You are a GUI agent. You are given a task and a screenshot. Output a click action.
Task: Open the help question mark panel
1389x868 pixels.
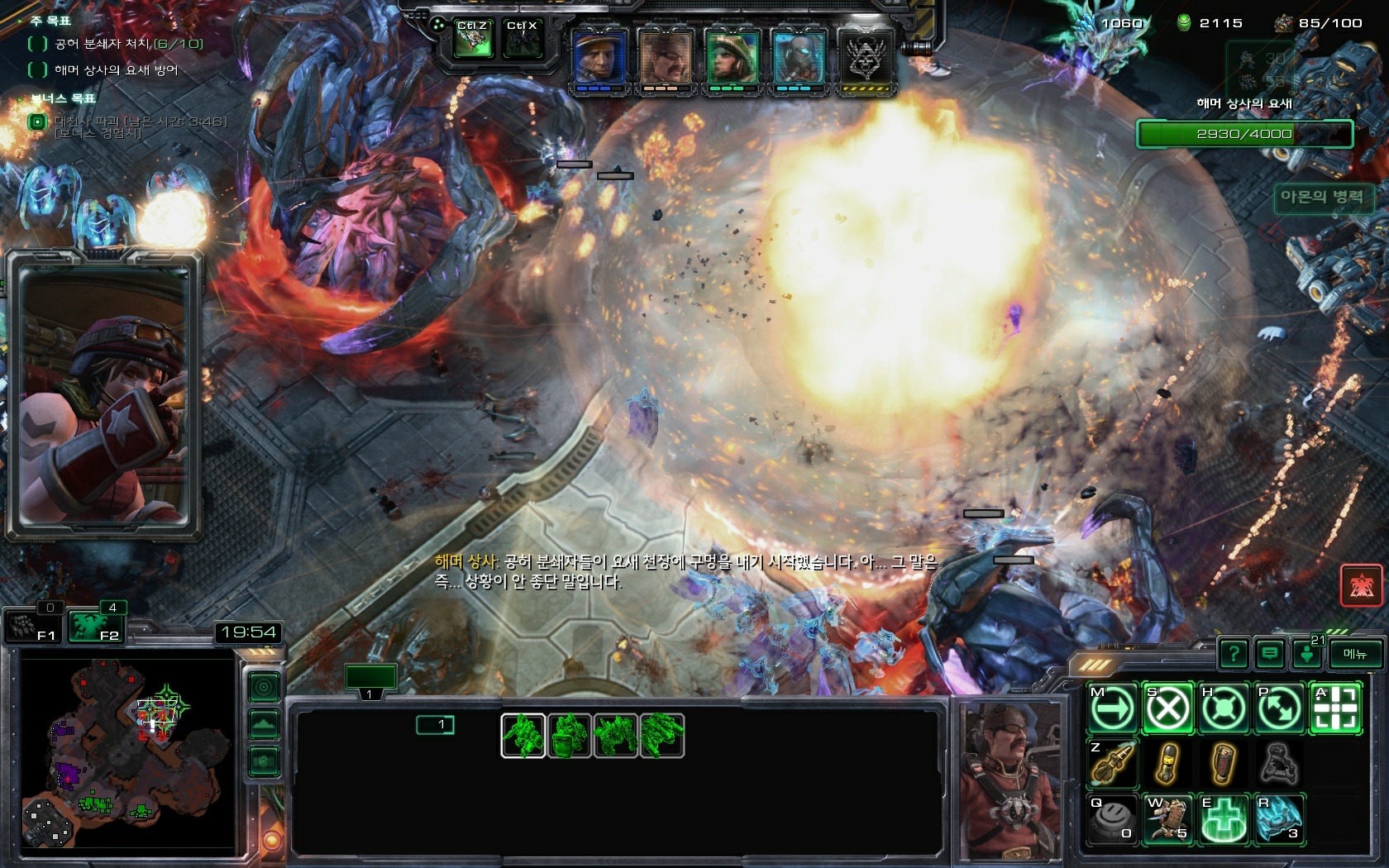[x=1234, y=654]
